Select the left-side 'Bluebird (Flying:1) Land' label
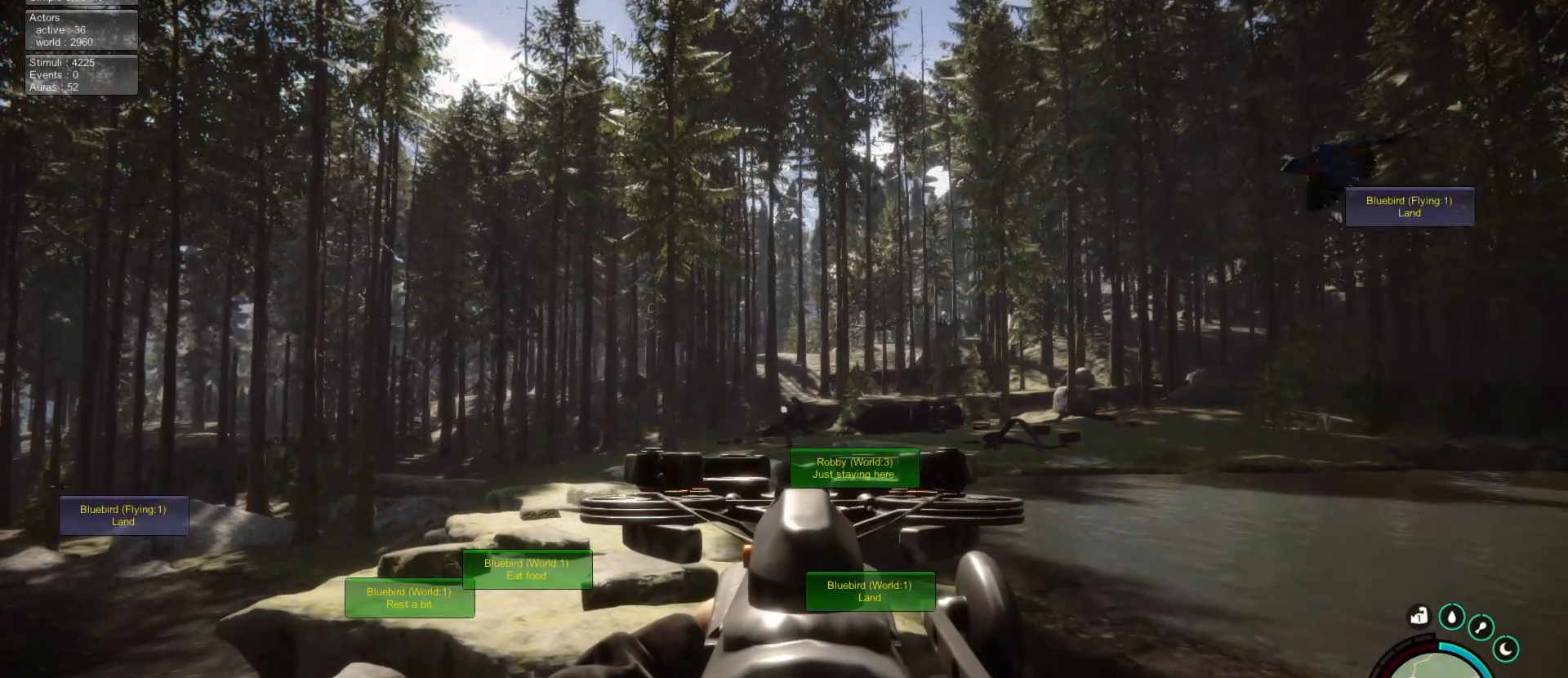The image size is (1568, 678). click(x=123, y=515)
